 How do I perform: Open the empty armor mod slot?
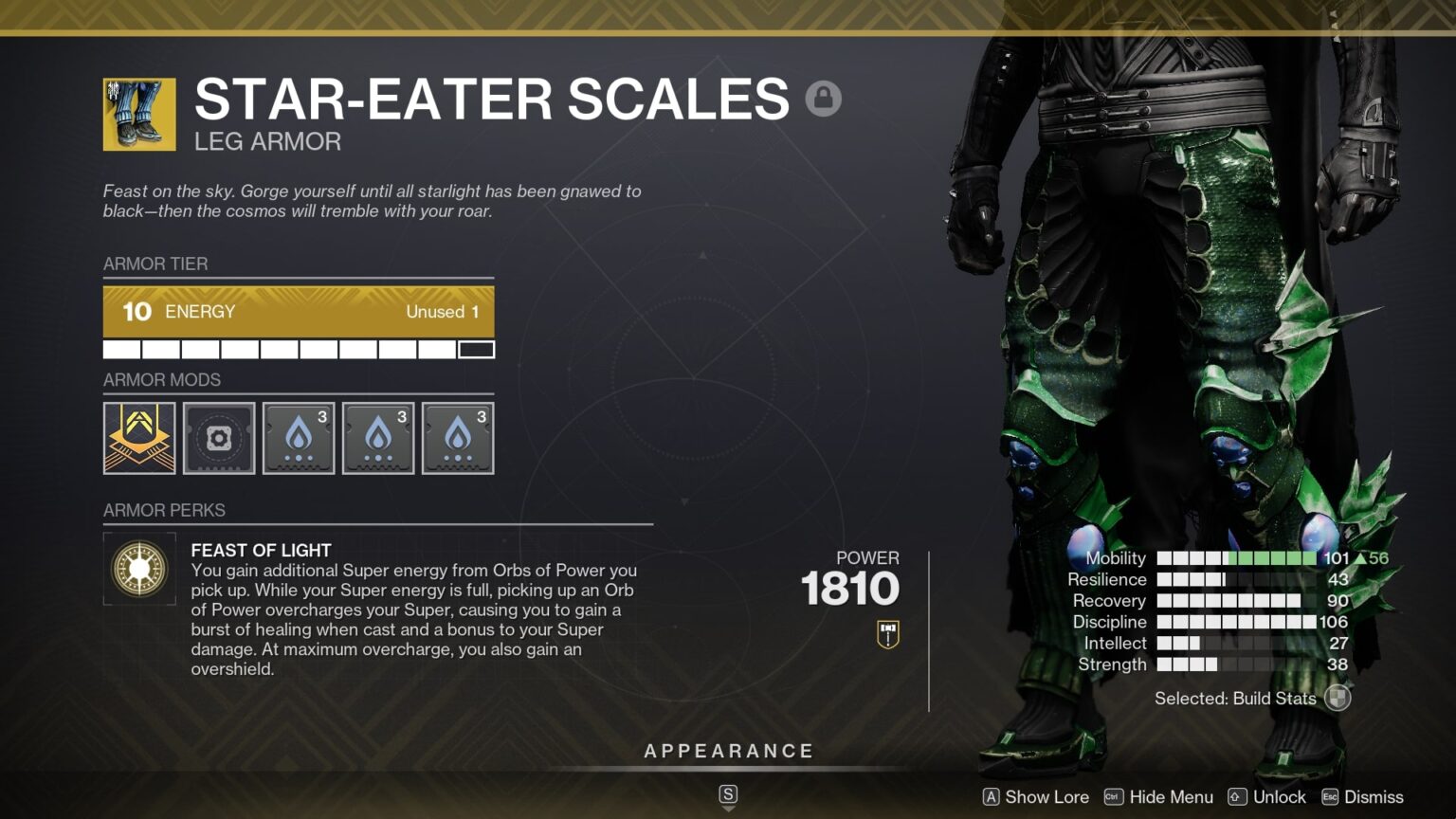pyautogui.click(x=219, y=438)
